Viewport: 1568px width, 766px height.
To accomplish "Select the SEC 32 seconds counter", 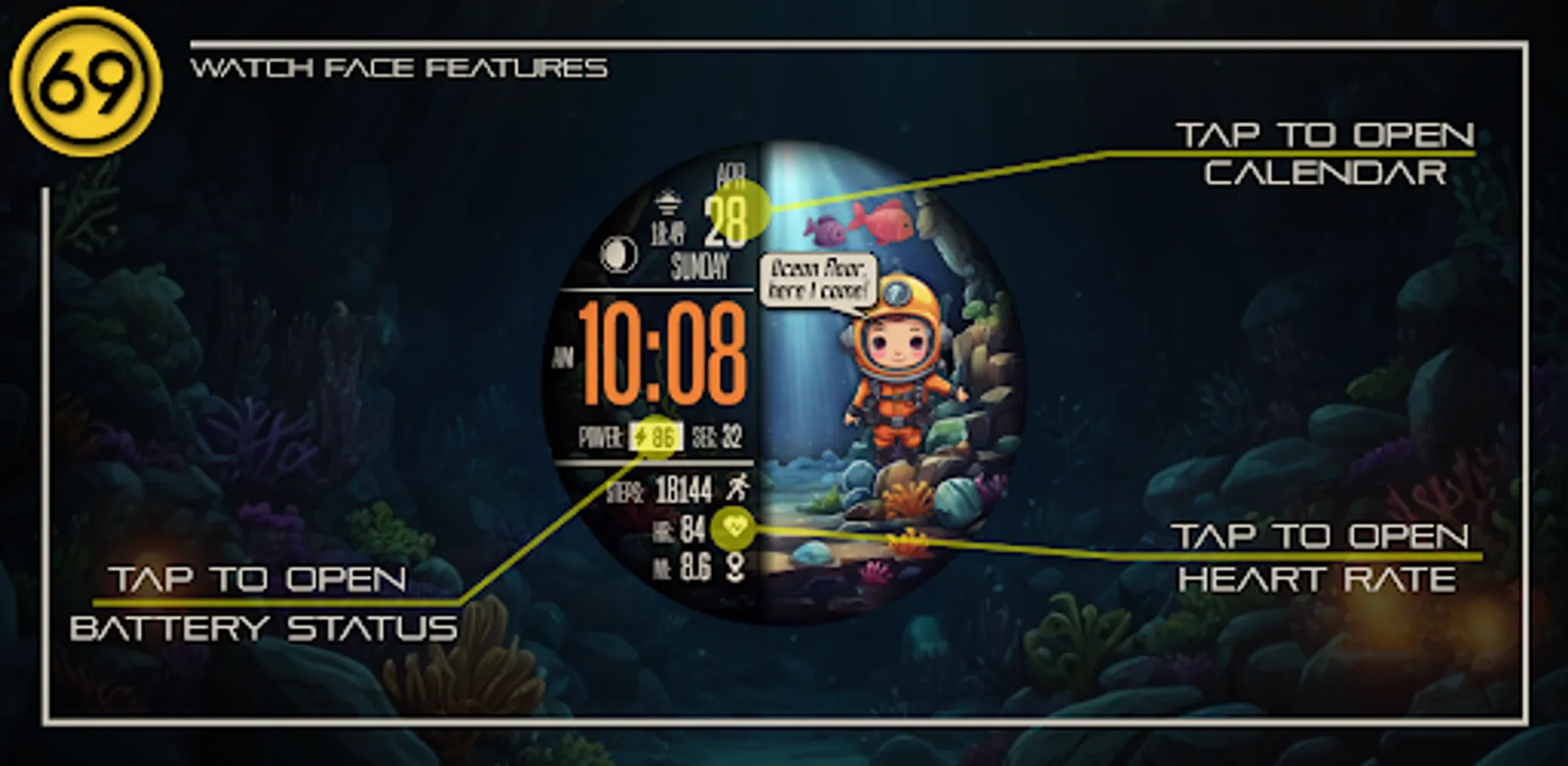I will pyautogui.click(x=719, y=437).
